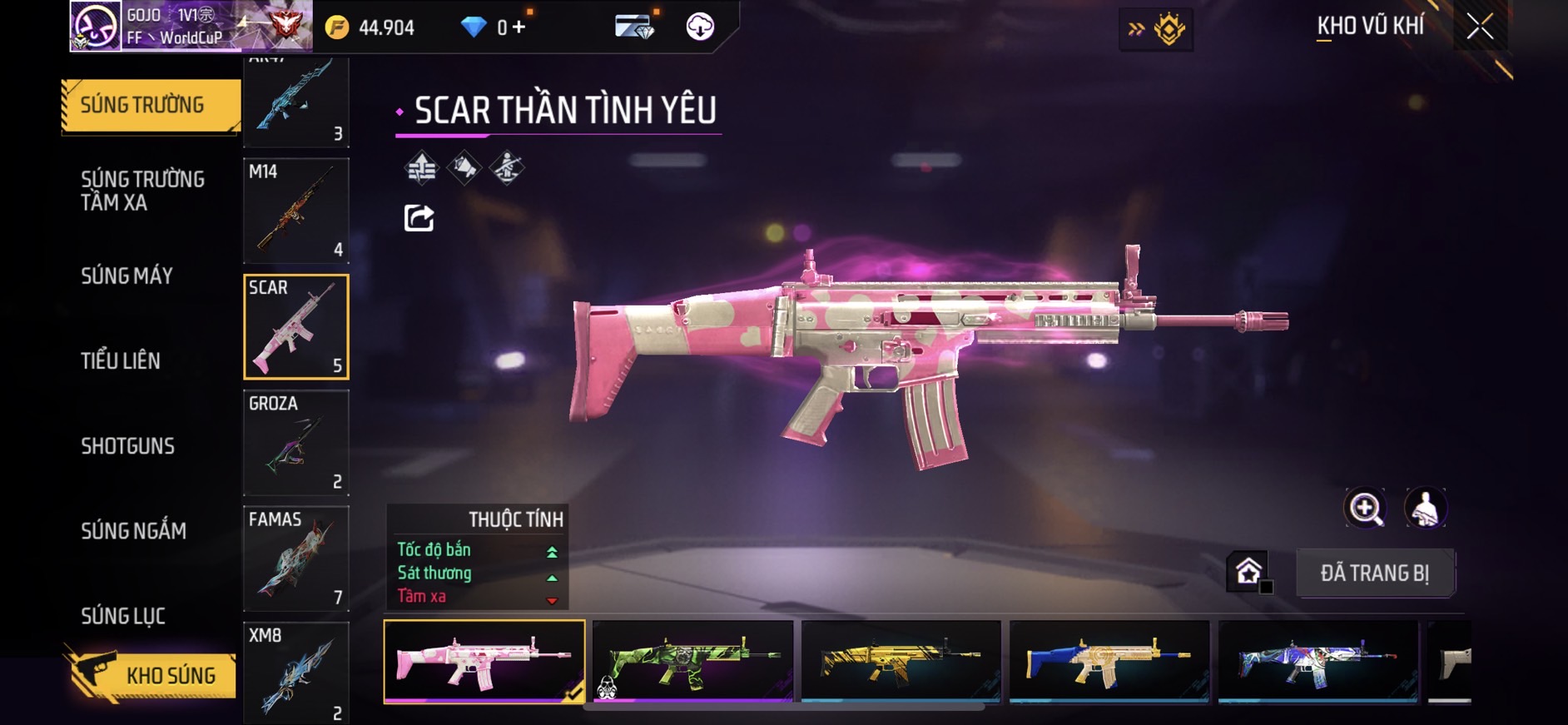Select the green SCAR skin thumbnail
1568x725 pixels.
click(x=692, y=662)
